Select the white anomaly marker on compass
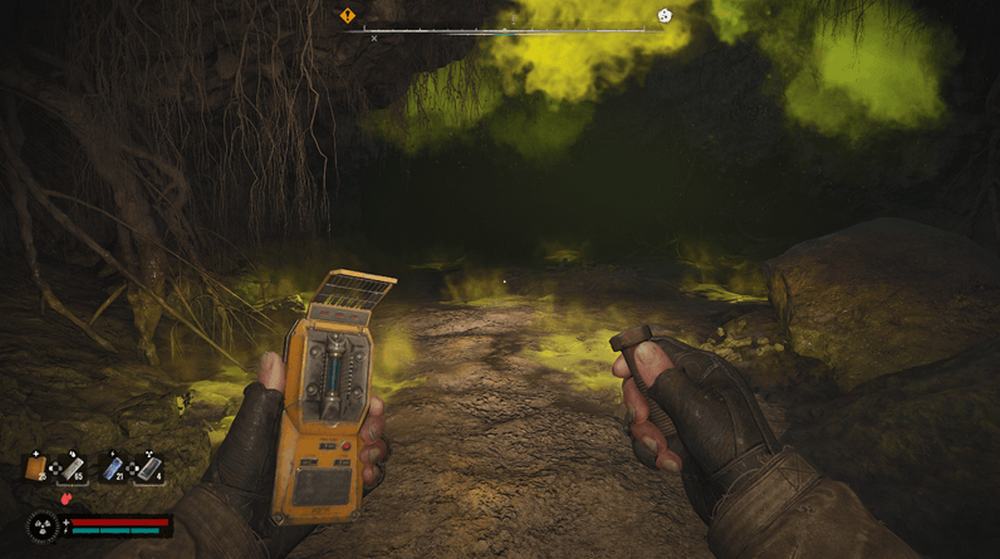The height and width of the screenshot is (559, 1000). click(x=664, y=15)
